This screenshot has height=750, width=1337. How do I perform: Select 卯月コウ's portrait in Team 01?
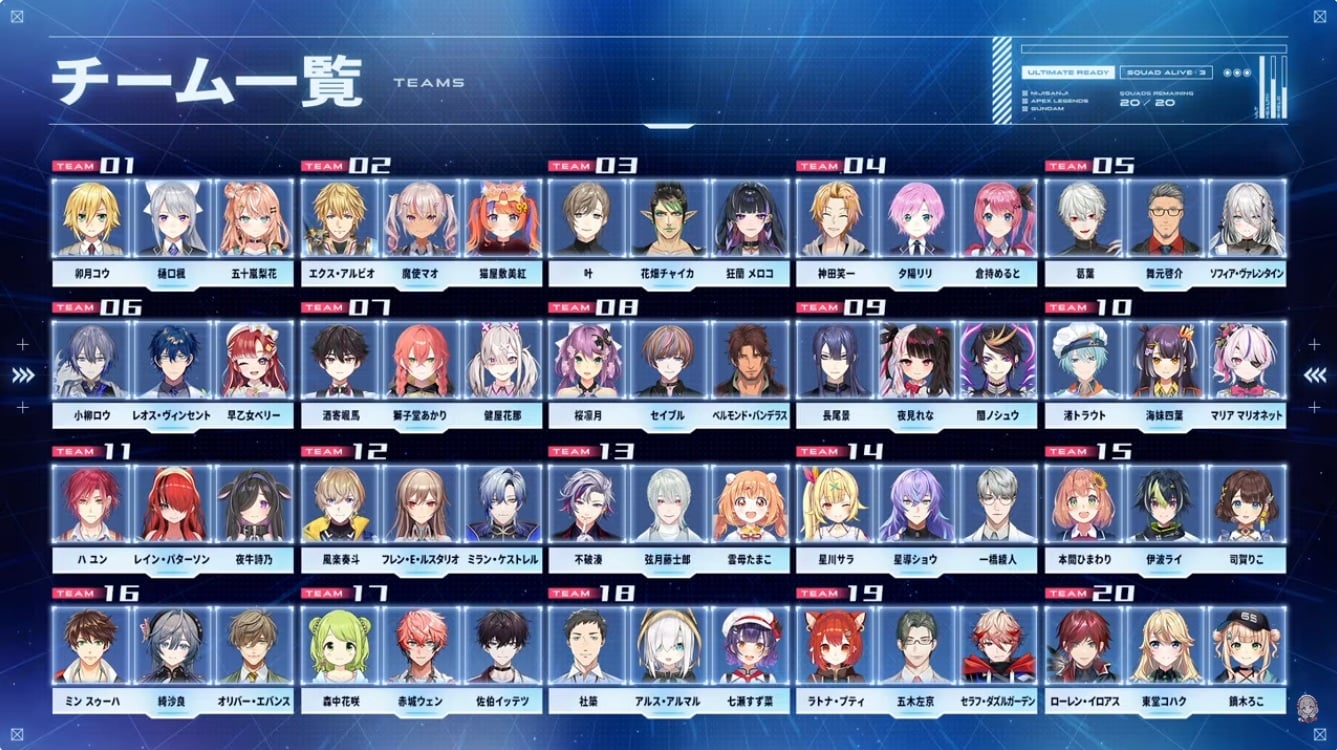tap(91, 218)
